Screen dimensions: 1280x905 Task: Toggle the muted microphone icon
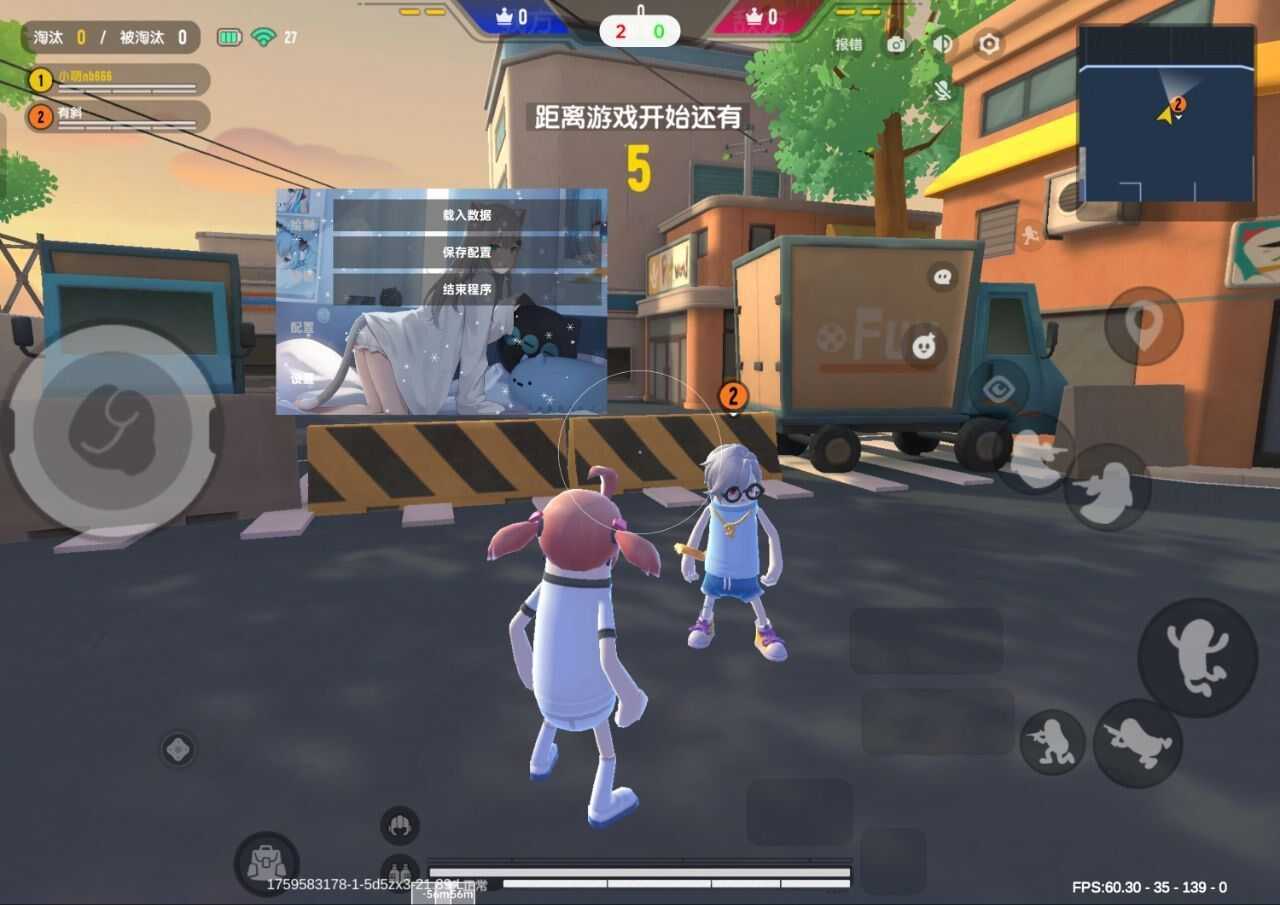coord(942,91)
